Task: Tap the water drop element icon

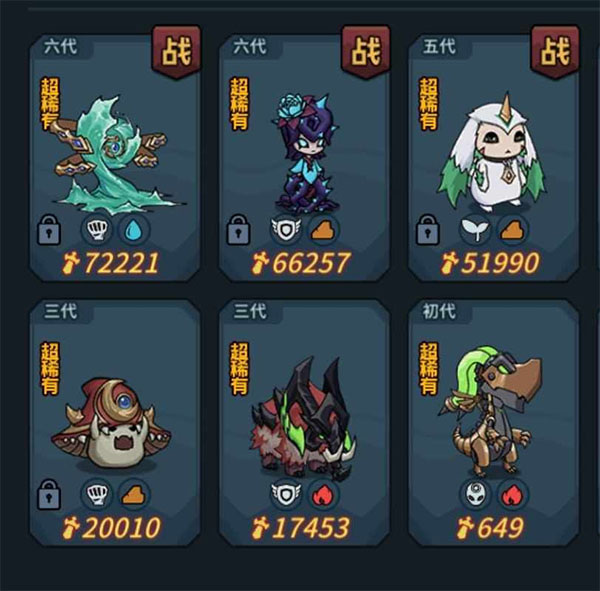Action: pyautogui.click(x=133, y=231)
